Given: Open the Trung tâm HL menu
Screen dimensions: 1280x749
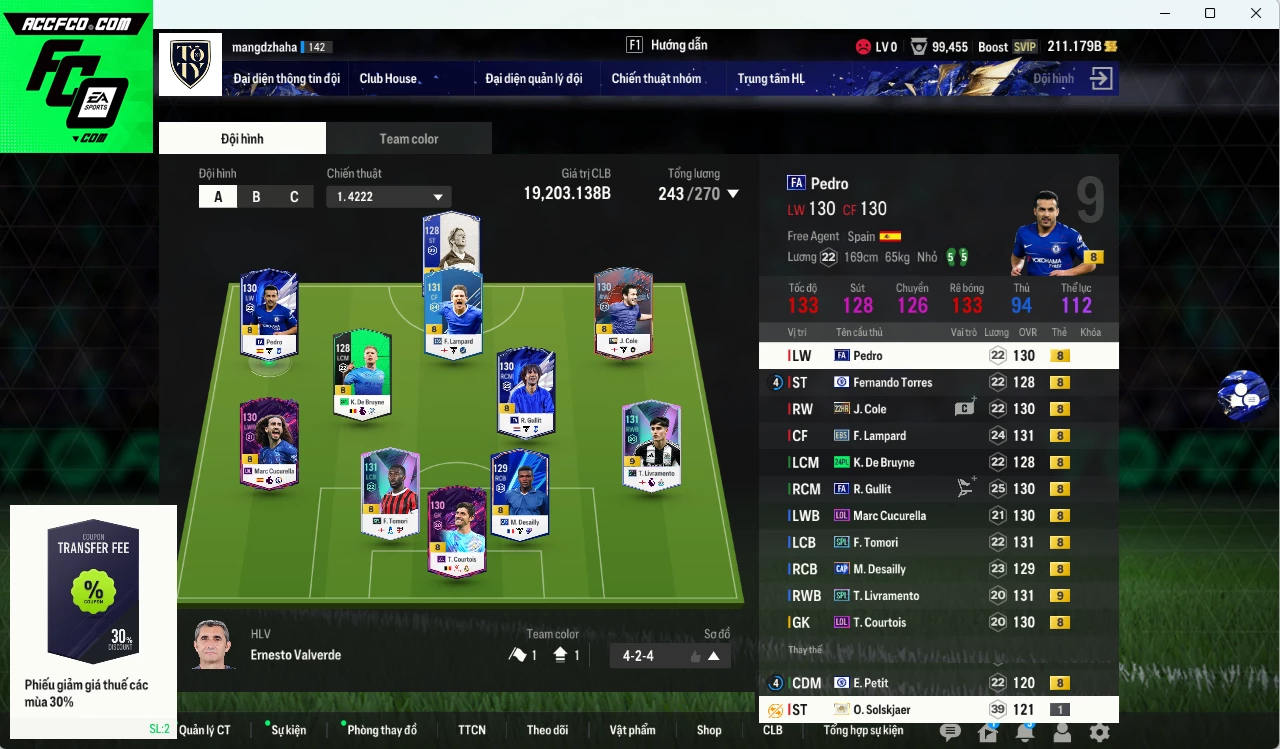Looking at the screenshot, I should (771, 78).
